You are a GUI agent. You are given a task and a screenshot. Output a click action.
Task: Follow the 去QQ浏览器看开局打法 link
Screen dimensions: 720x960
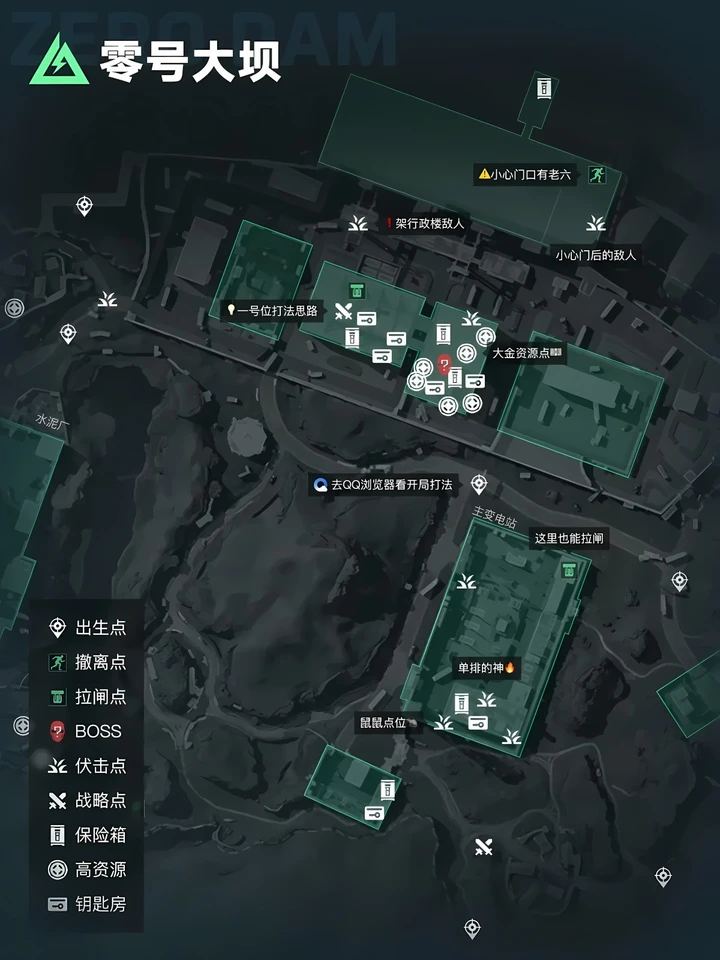(x=383, y=485)
